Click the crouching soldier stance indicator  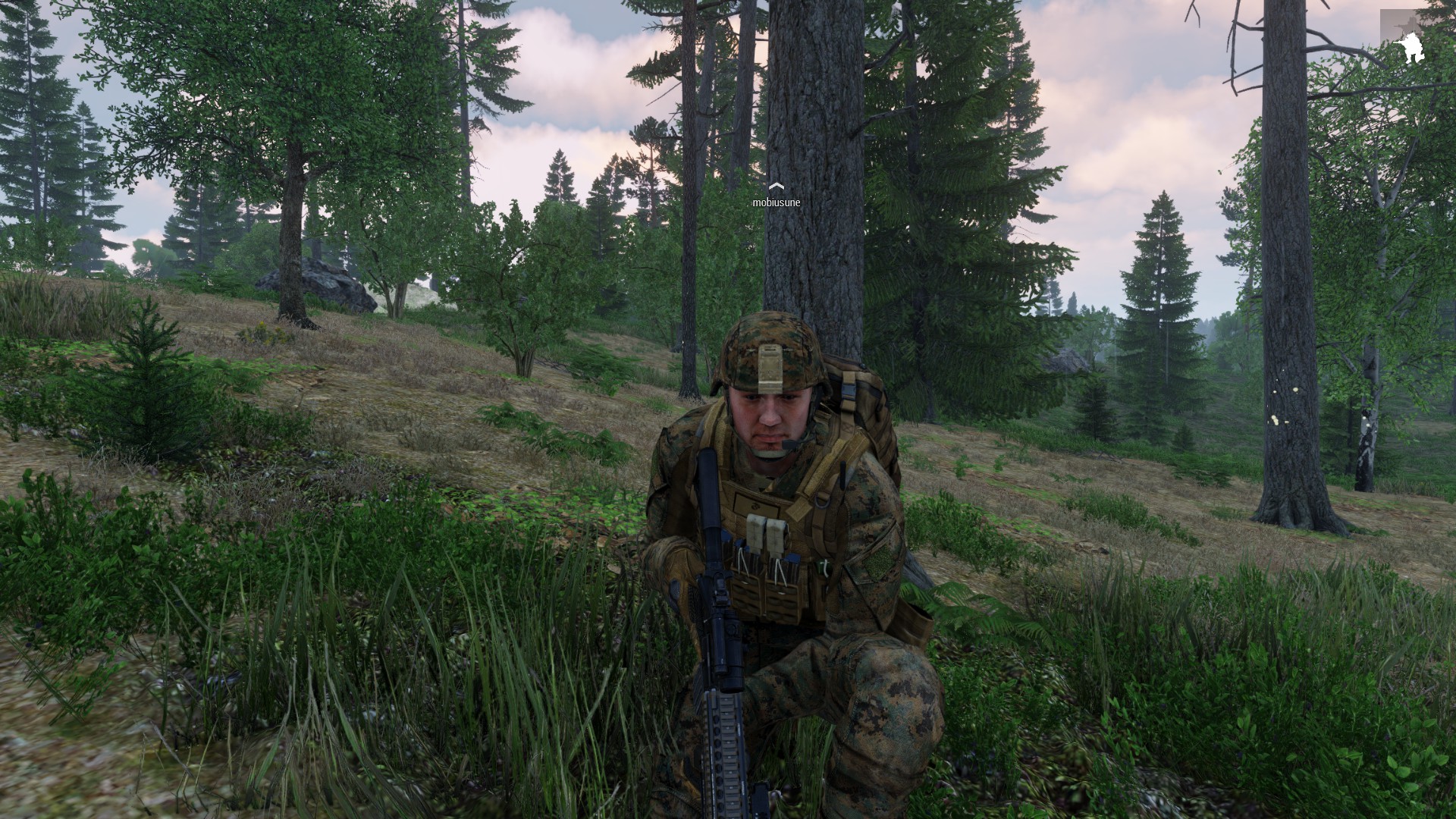point(1410,47)
